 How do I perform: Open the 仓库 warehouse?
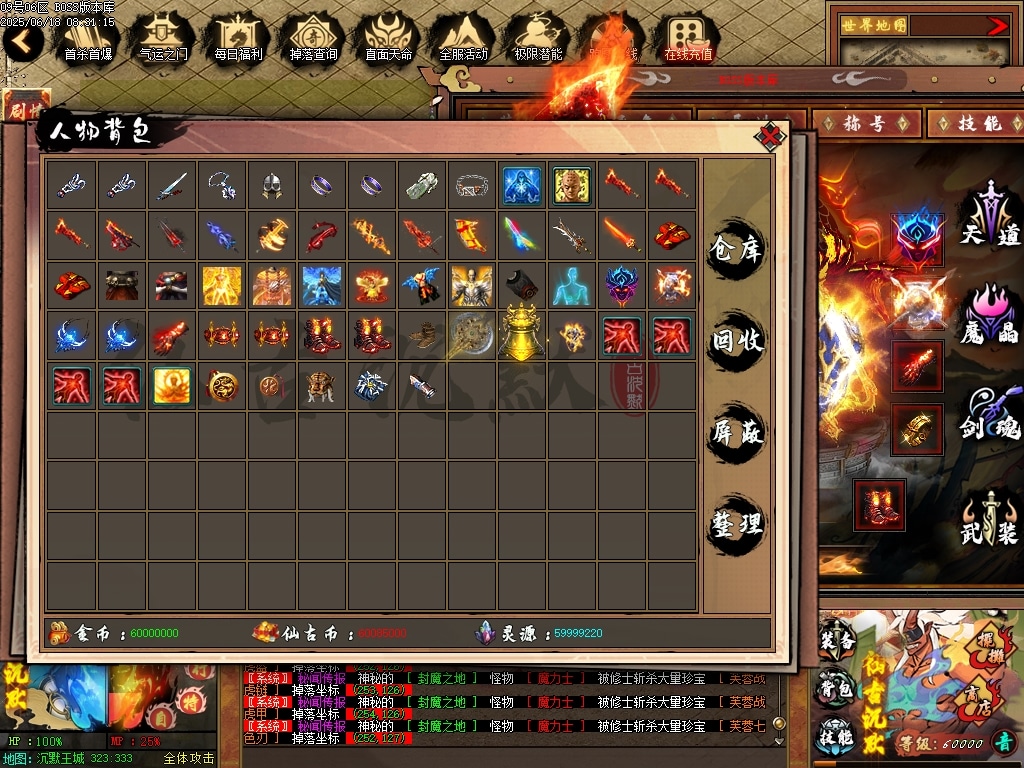coord(737,247)
